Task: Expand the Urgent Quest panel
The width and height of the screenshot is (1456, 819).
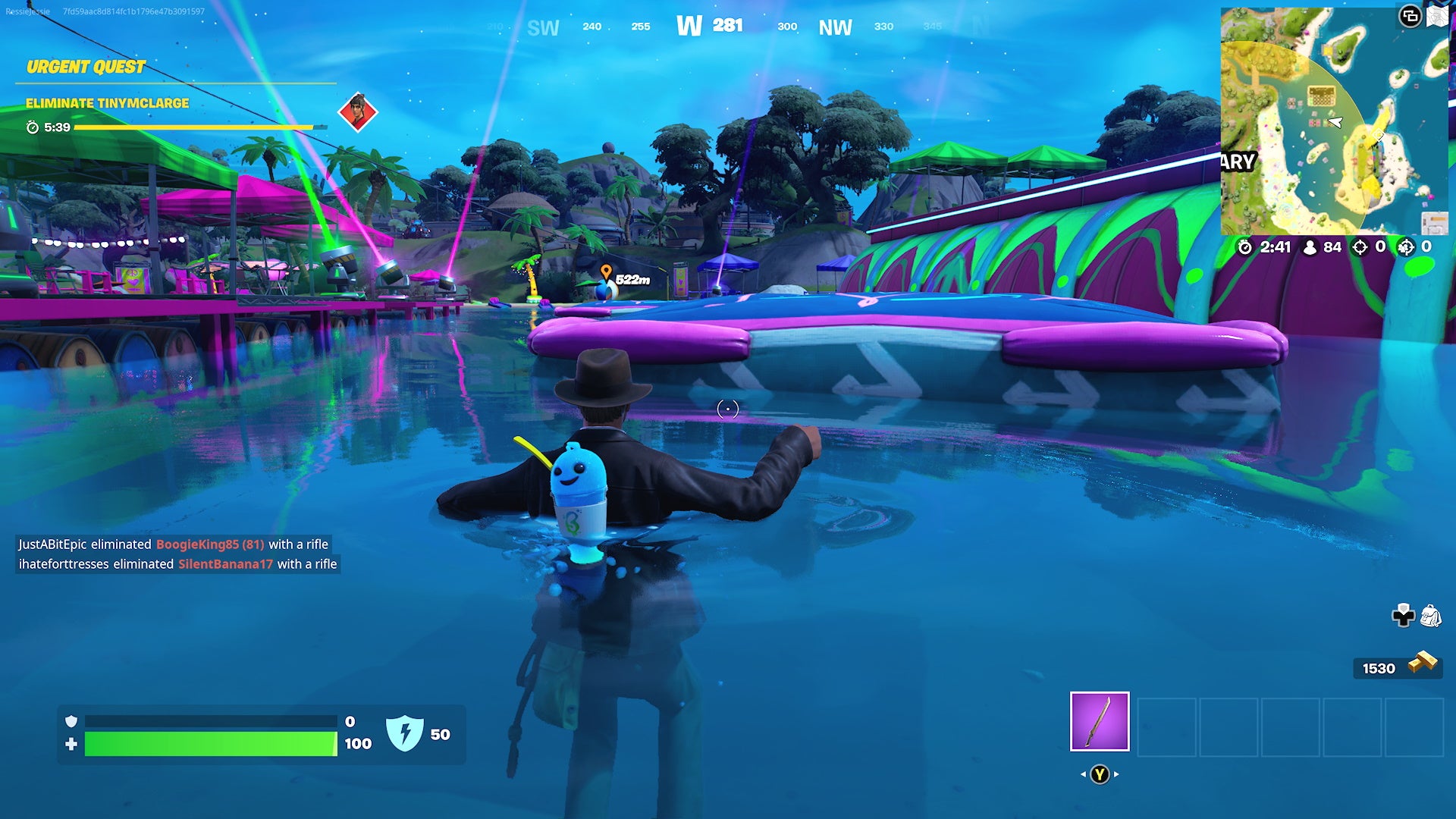Action: click(85, 67)
